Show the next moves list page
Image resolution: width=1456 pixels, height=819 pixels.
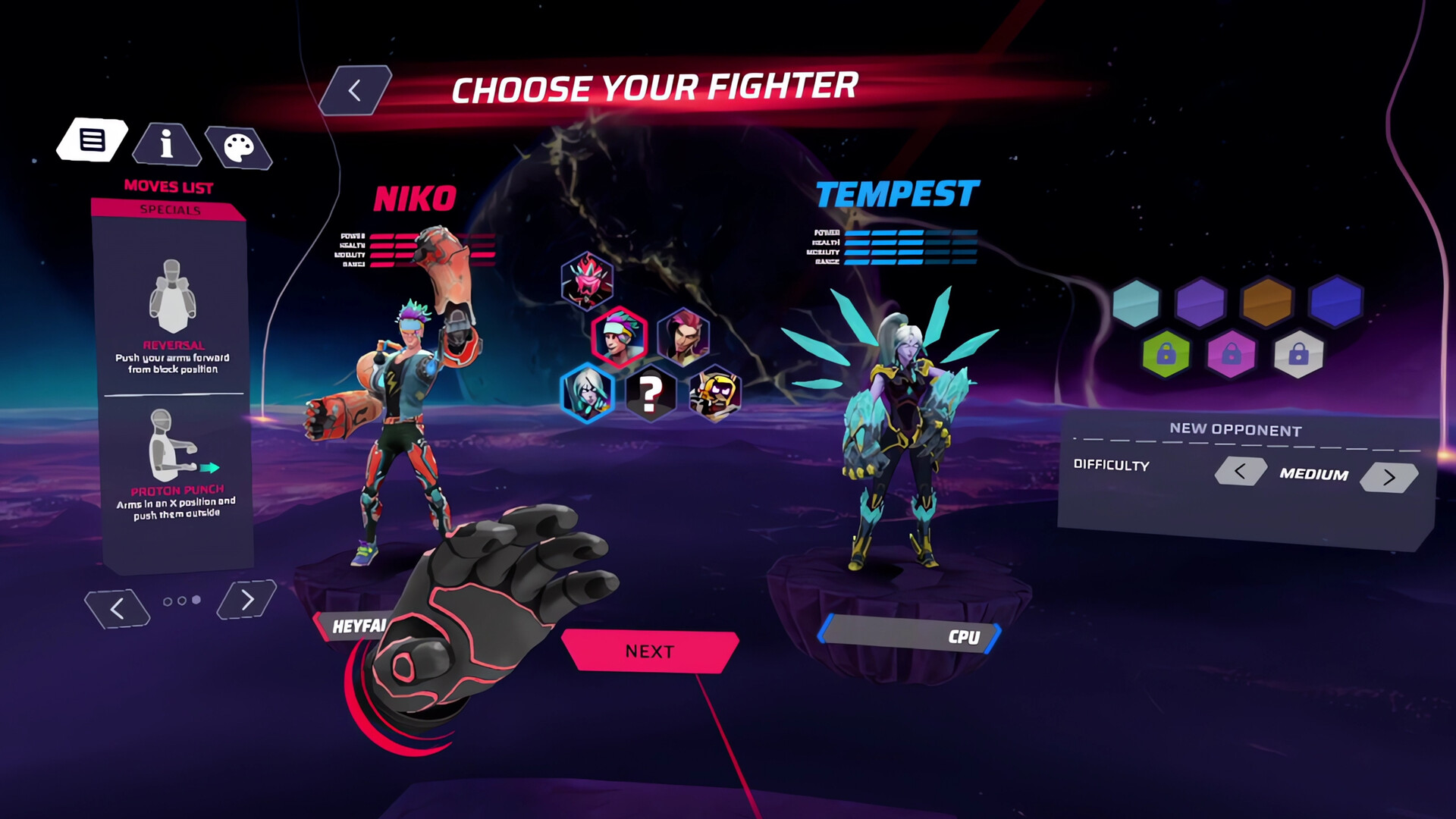(x=246, y=600)
